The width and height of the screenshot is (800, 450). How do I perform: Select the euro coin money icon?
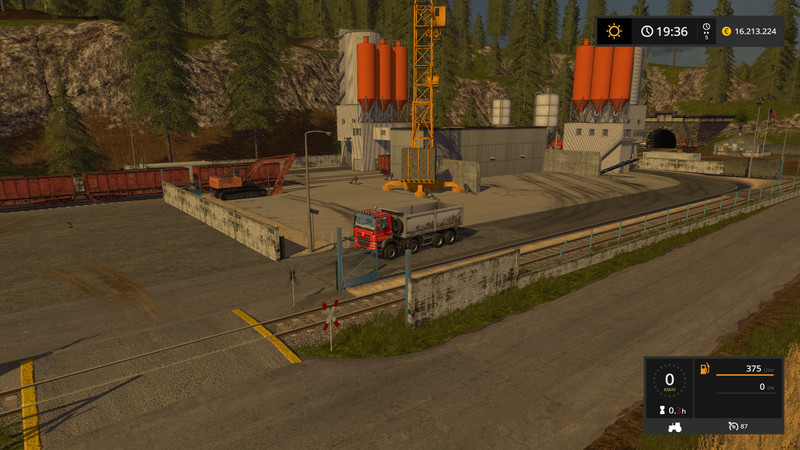(x=726, y=31)
